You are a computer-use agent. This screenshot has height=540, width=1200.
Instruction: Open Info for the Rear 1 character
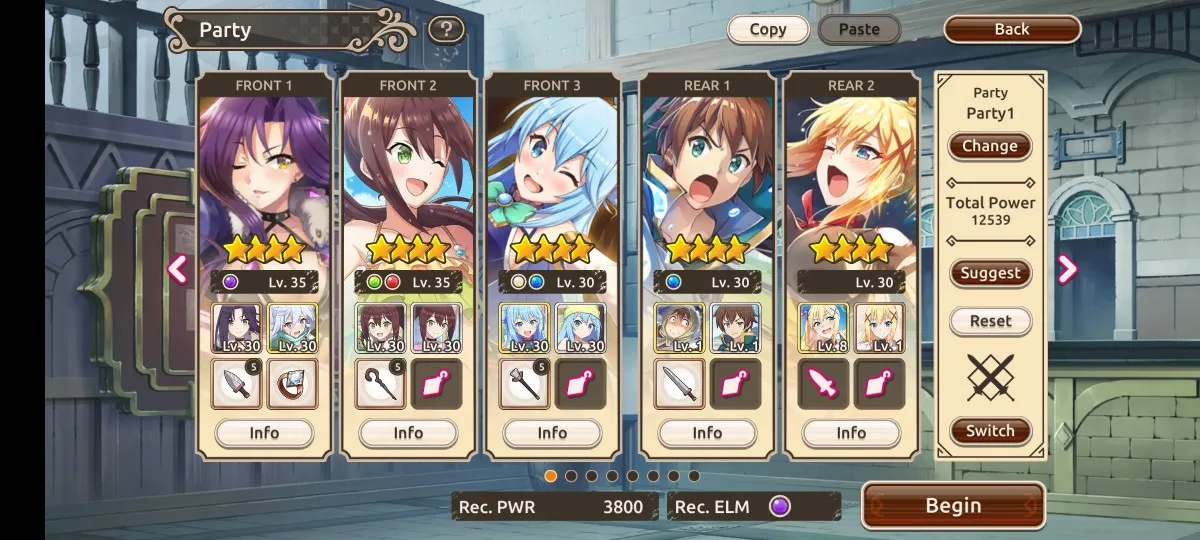[x=707, y=433]
